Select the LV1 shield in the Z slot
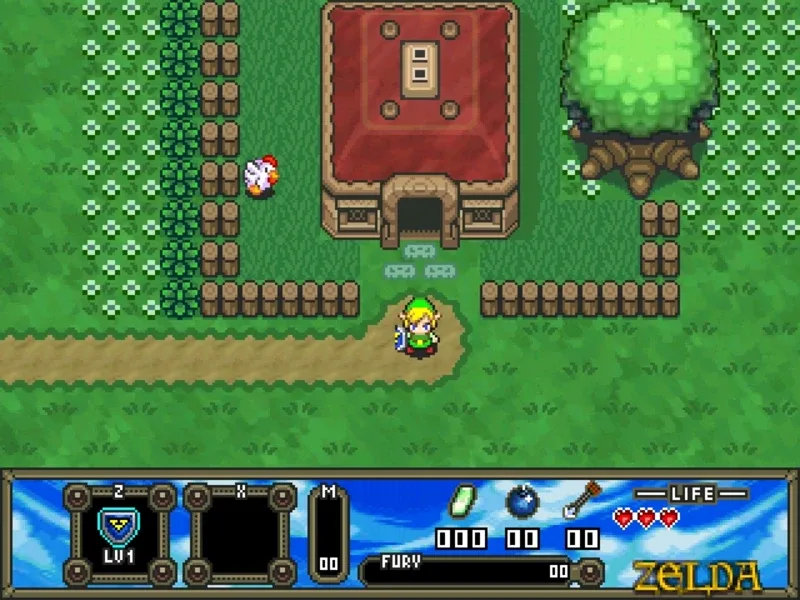This screenshot has height=600, width=800. pos(119,527)
